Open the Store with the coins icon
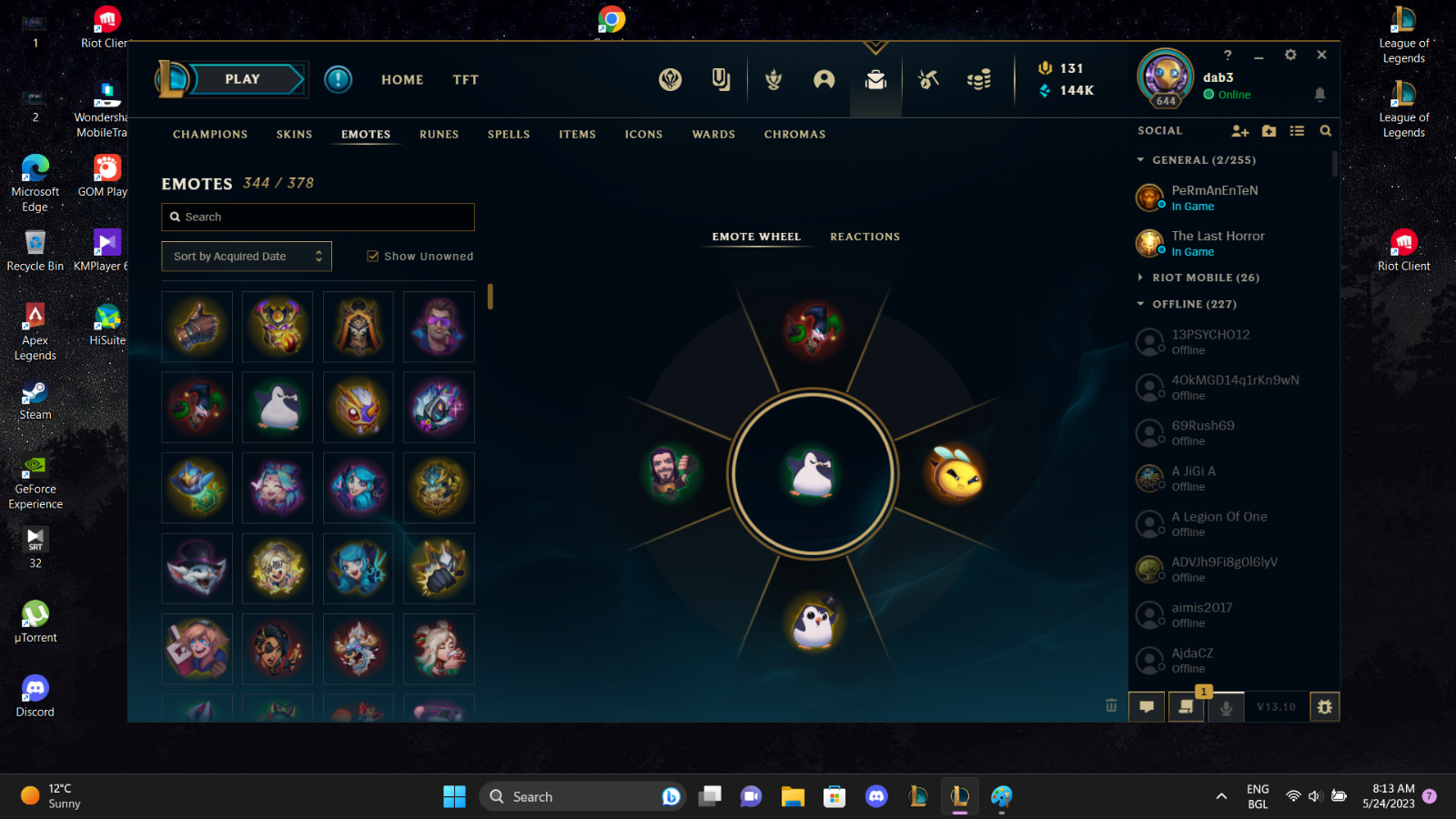Image resolution: width=1456 pixels, height=819 pixels. tap(980, 80)
